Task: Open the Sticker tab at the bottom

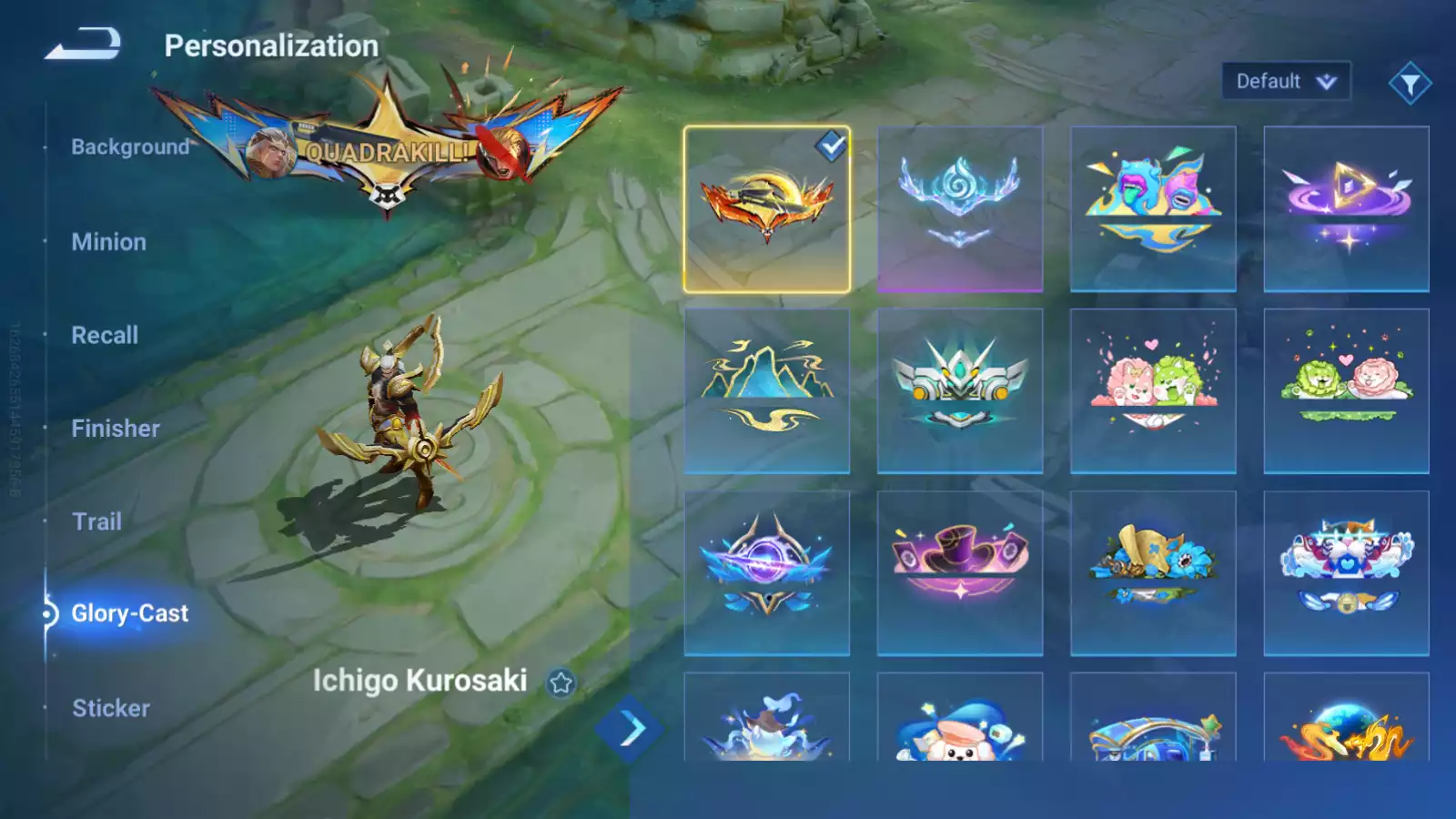Action: pos(110,708)
